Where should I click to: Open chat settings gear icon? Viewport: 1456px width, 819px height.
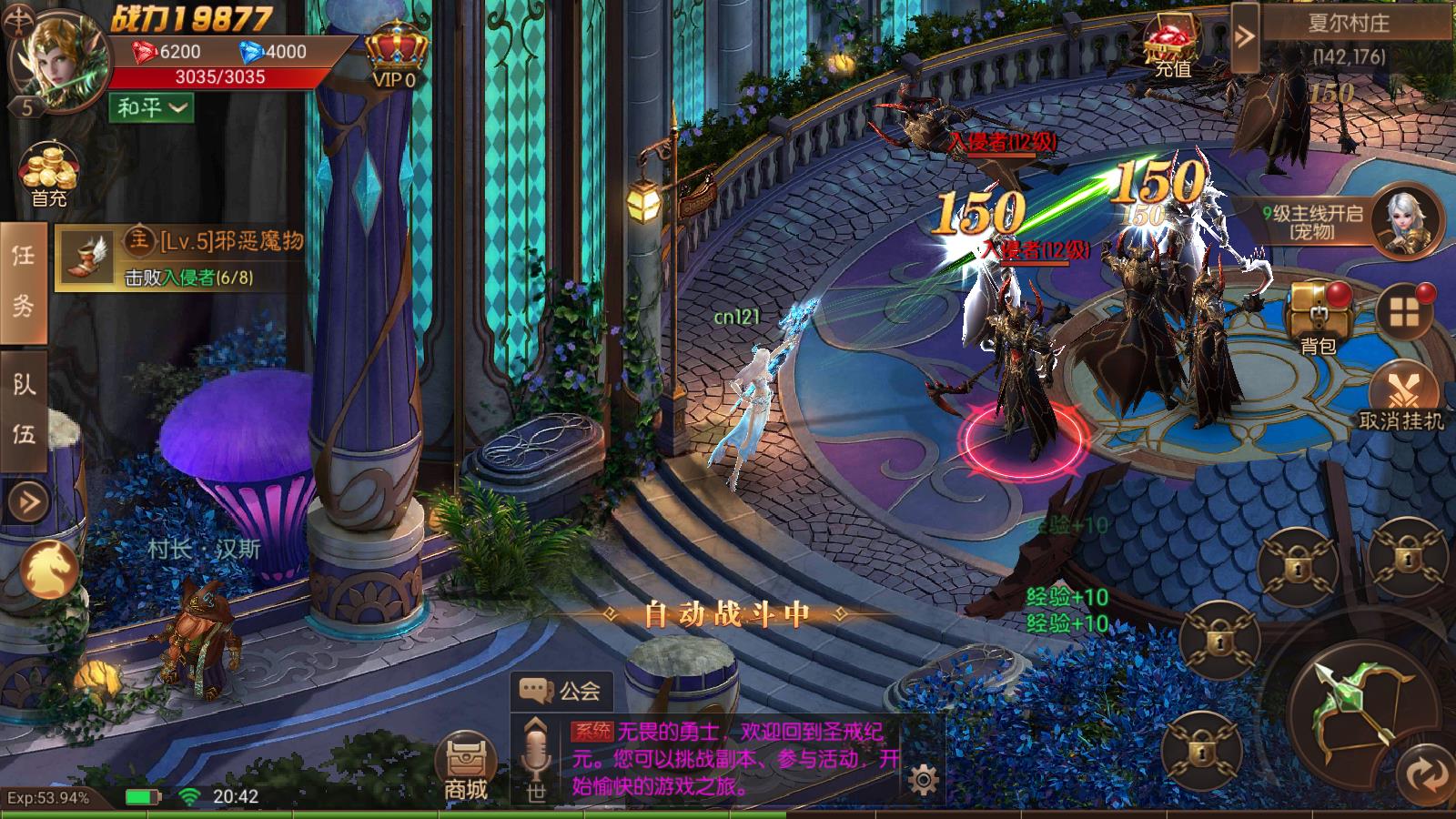click(923, 780)
